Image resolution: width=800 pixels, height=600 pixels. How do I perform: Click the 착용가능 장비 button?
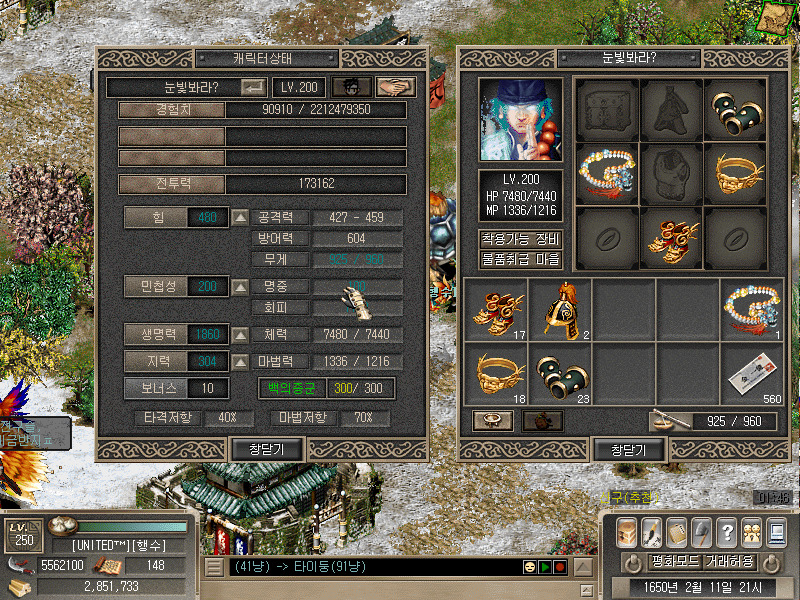click(x=520, y=239)
